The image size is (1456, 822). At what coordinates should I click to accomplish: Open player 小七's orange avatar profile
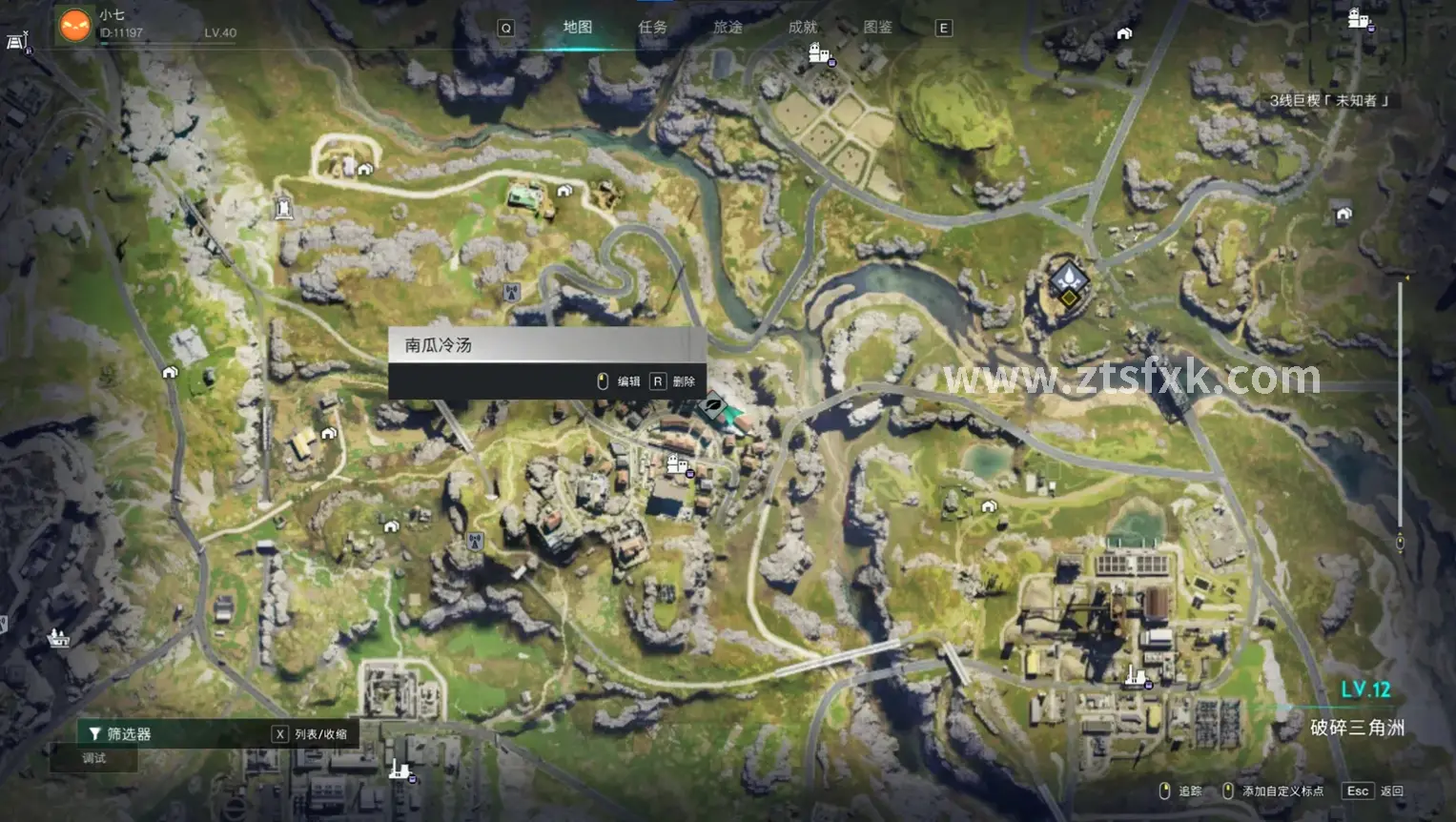(x=74, y=25)
